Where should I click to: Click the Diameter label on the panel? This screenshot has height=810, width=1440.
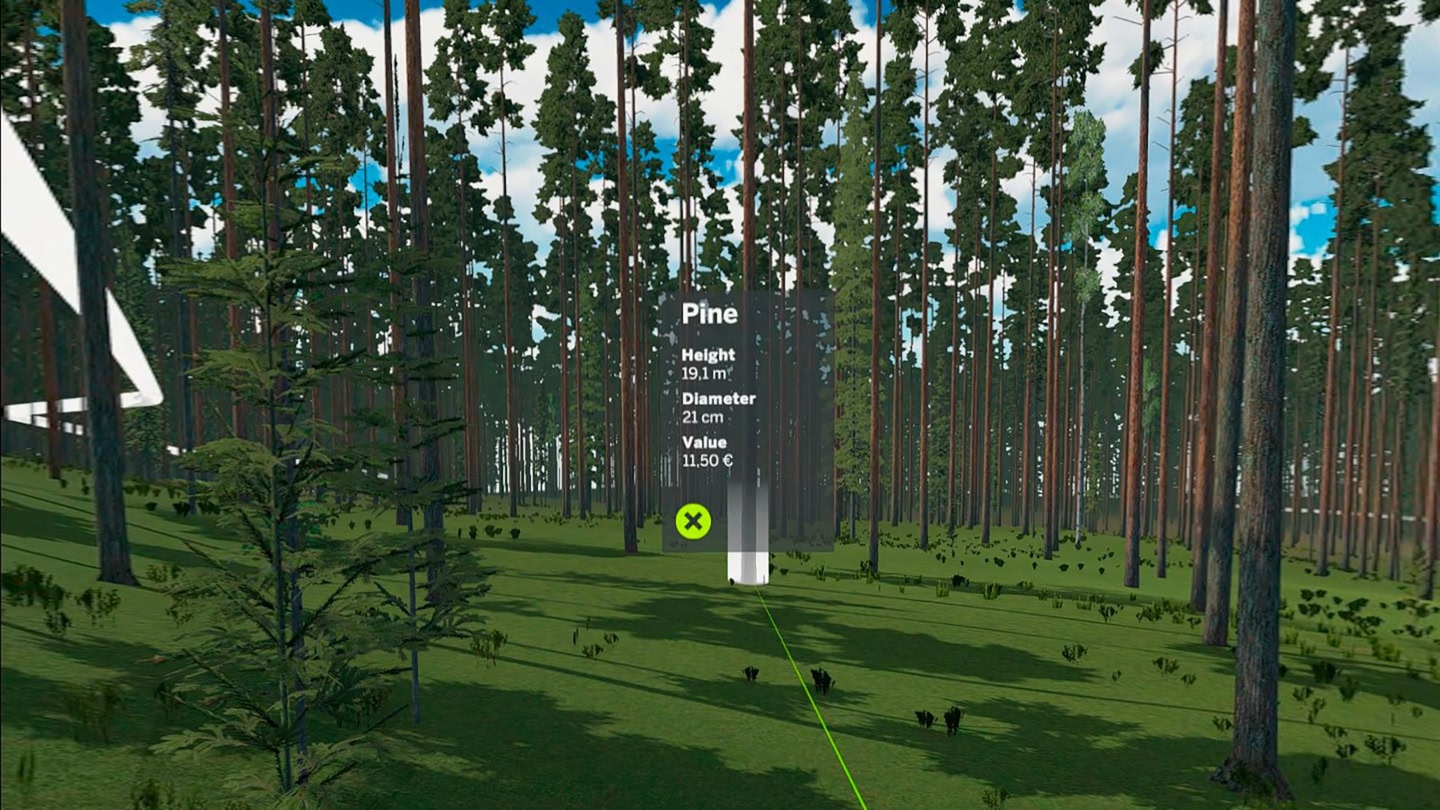(719, 398)
